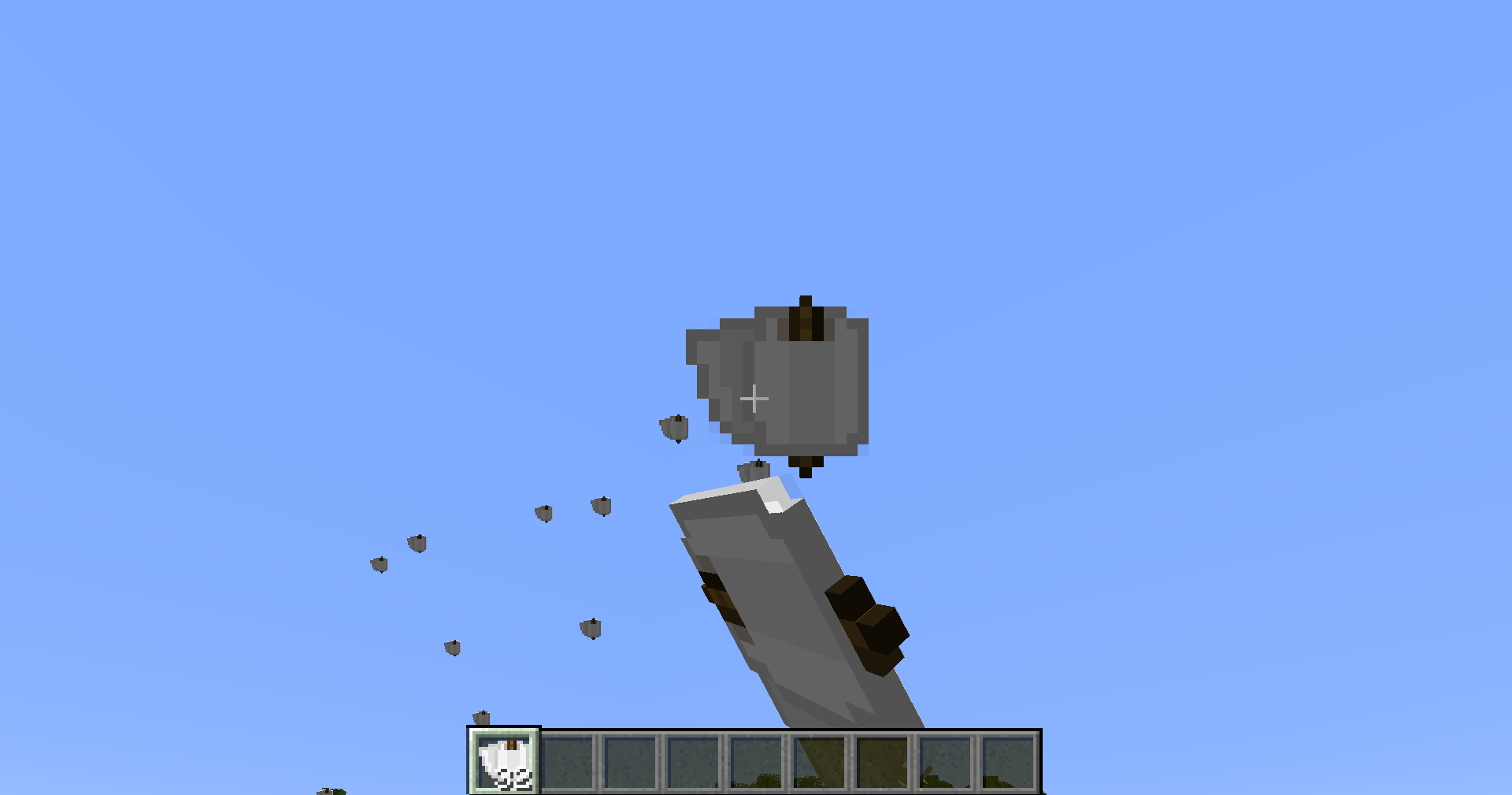
Task: Select the third hotbar slot
Action: [632, 760]
